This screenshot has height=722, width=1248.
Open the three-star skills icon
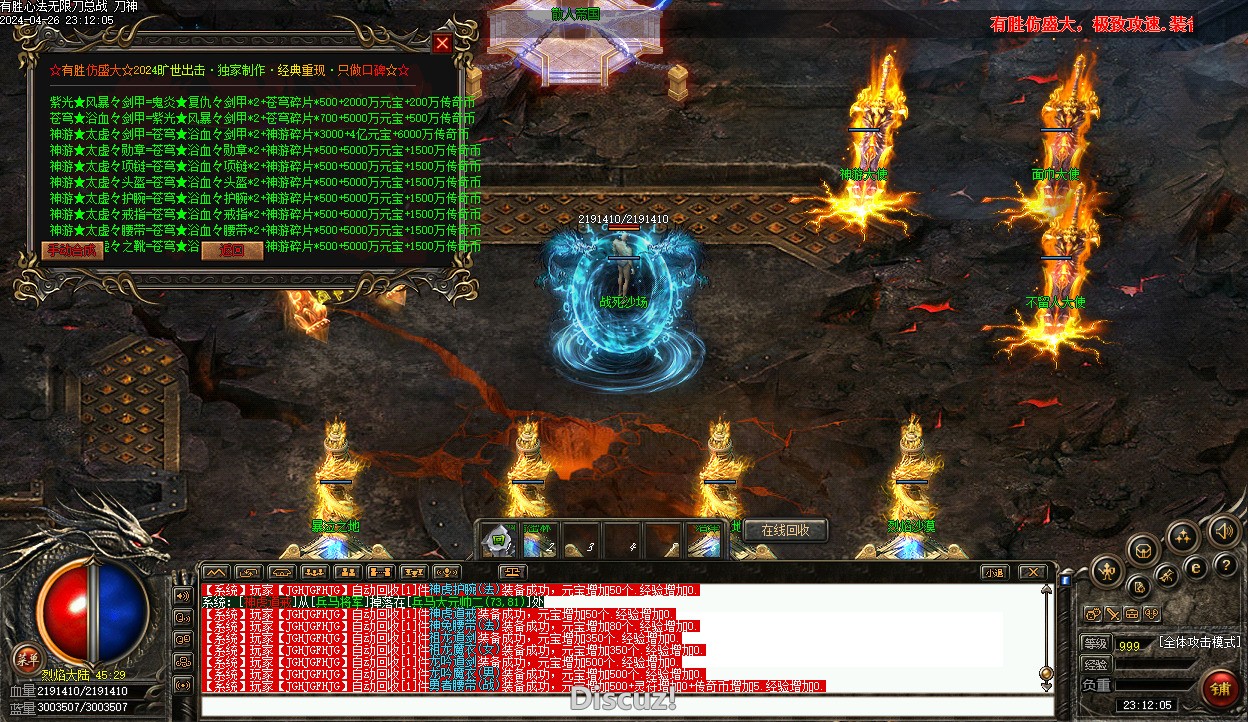click(x=1184, y=537)
